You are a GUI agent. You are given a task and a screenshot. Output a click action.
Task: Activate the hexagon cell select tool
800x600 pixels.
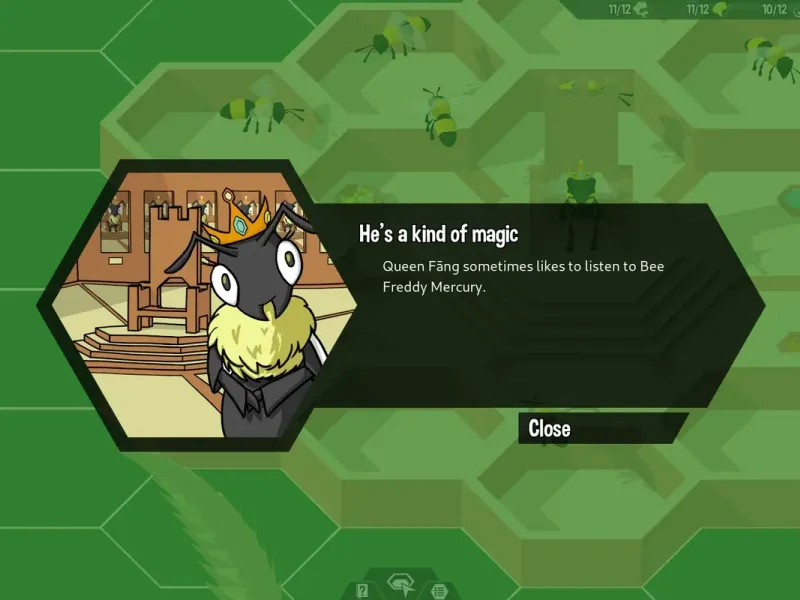coord(401,586)
